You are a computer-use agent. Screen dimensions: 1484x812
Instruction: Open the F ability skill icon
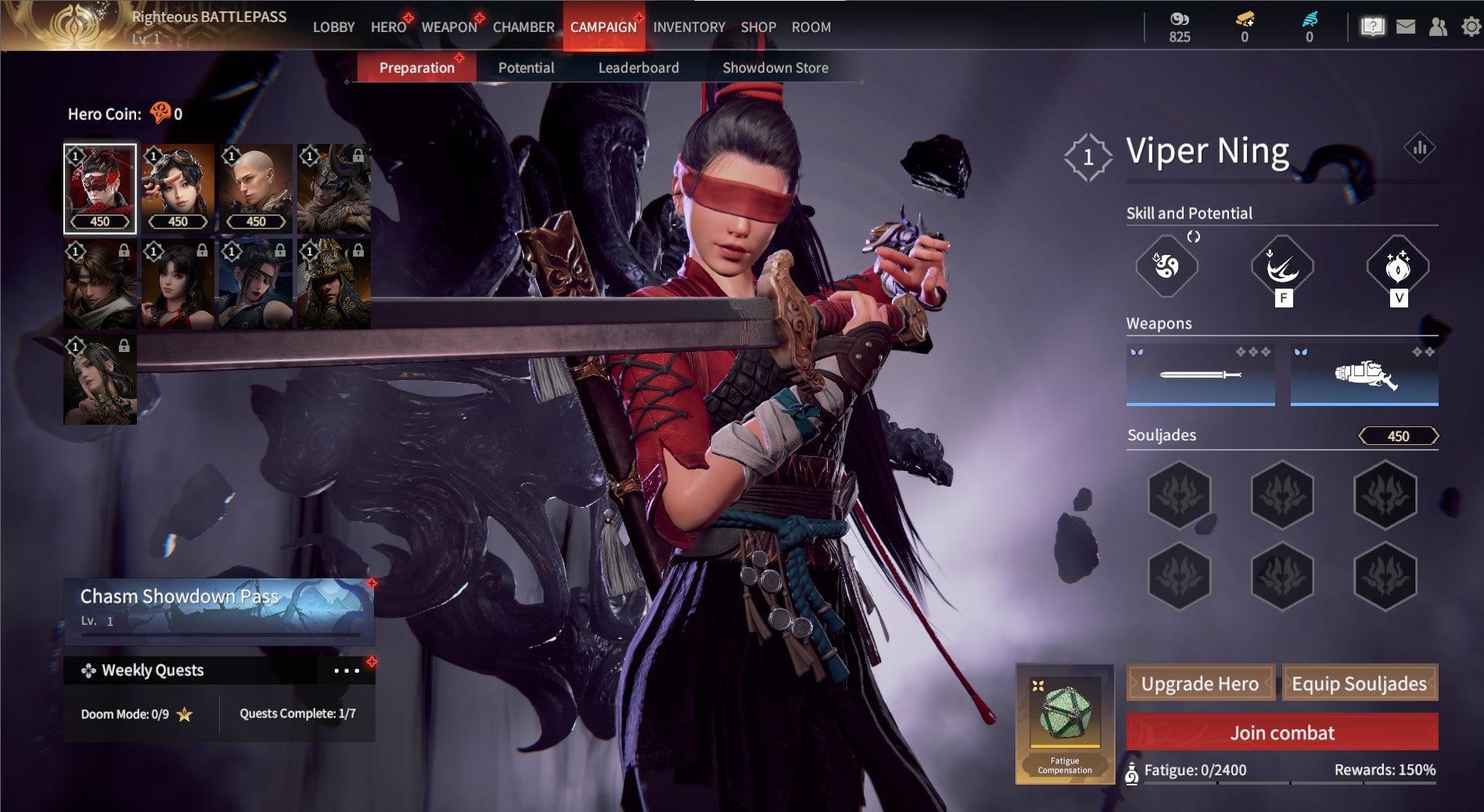click(1281, 266)
